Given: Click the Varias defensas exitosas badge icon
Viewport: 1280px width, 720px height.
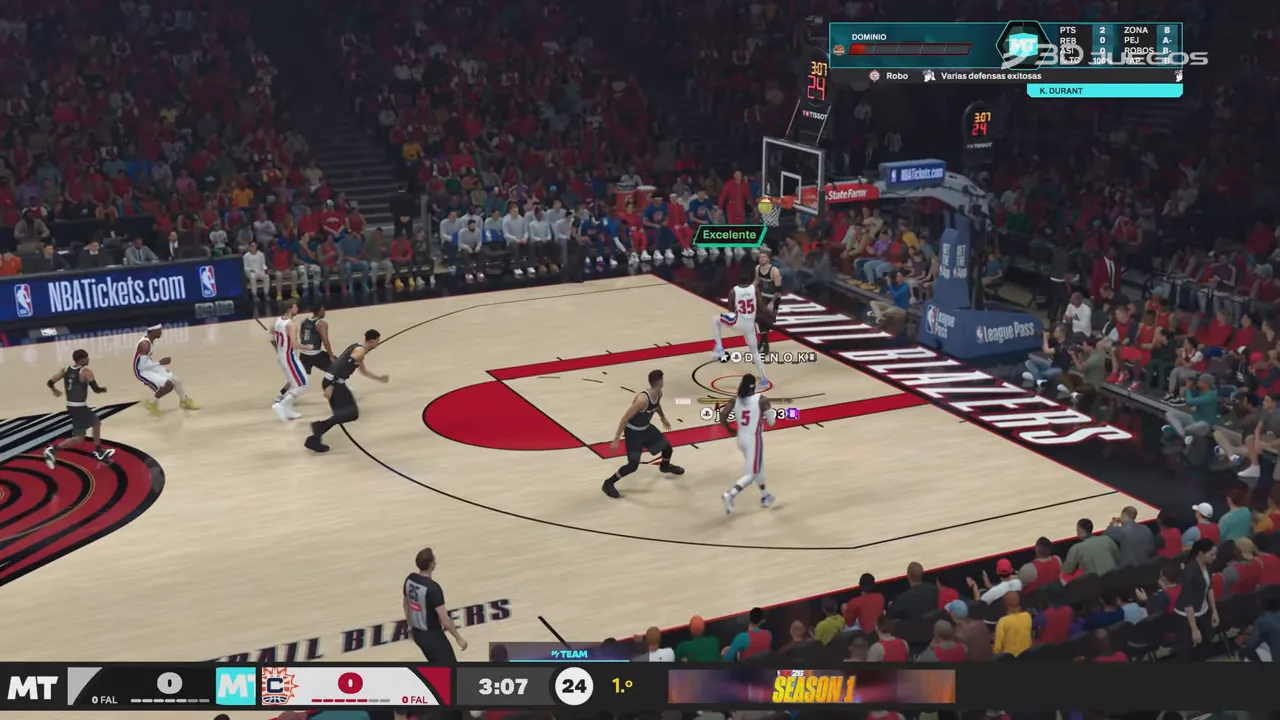Looking at the screenshot, I should [x=929, y=75].
